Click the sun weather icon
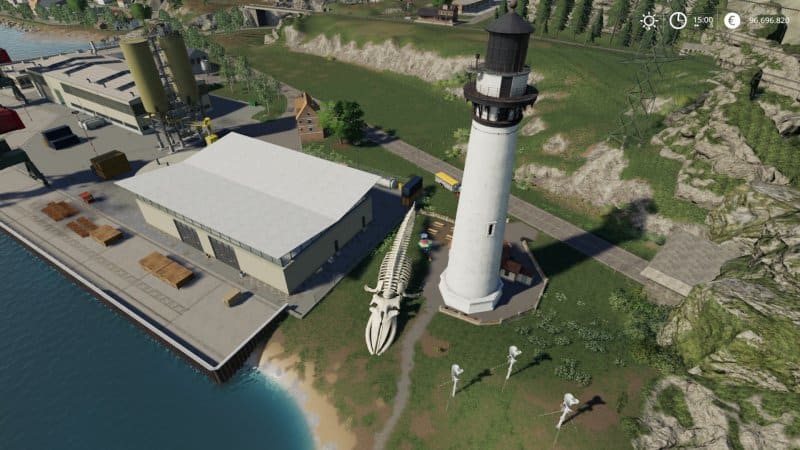The height and width of the screenshot is (450, 800). click(649, 20)
